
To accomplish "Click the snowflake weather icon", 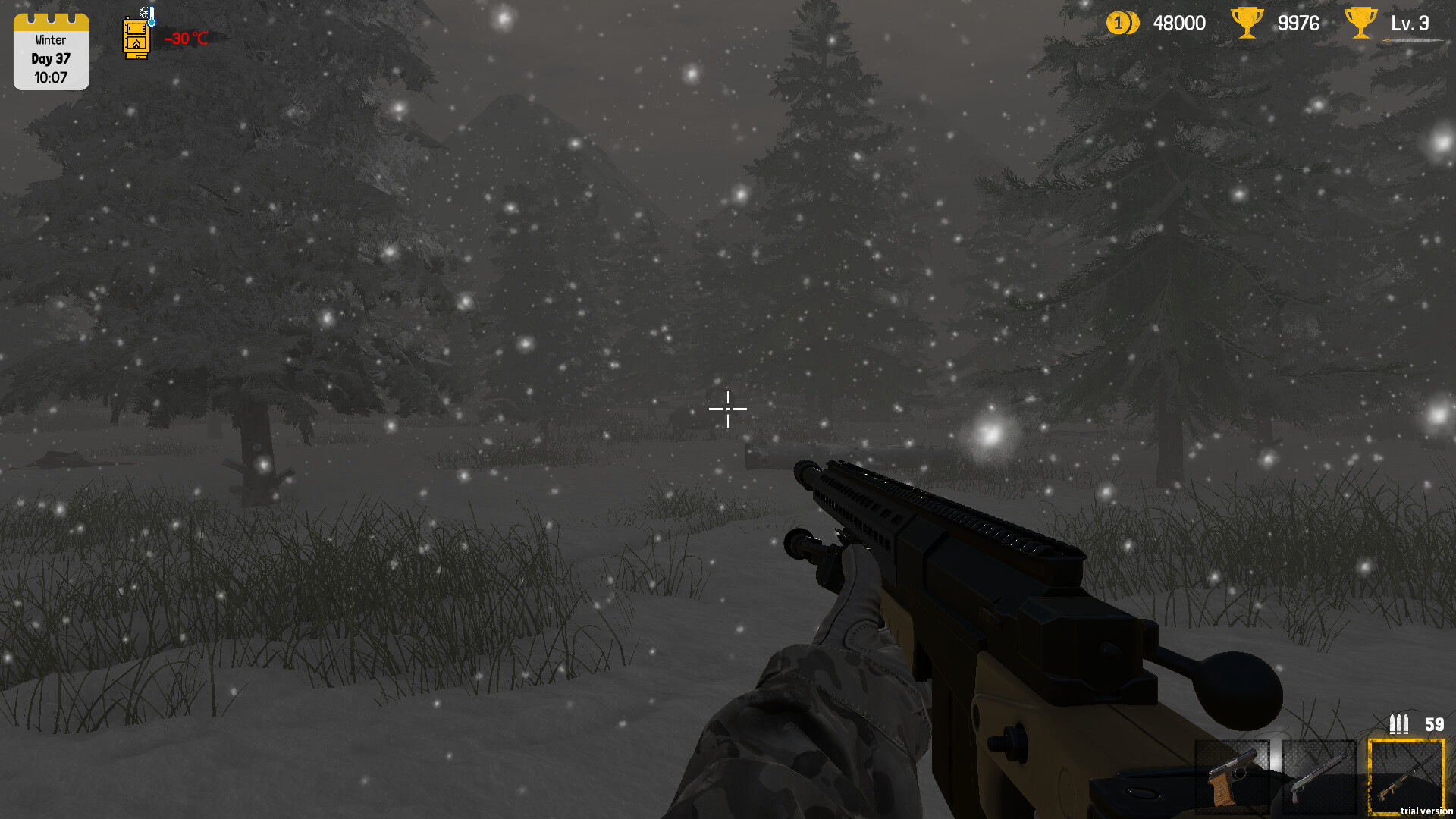I will click(x=144, y=11).
